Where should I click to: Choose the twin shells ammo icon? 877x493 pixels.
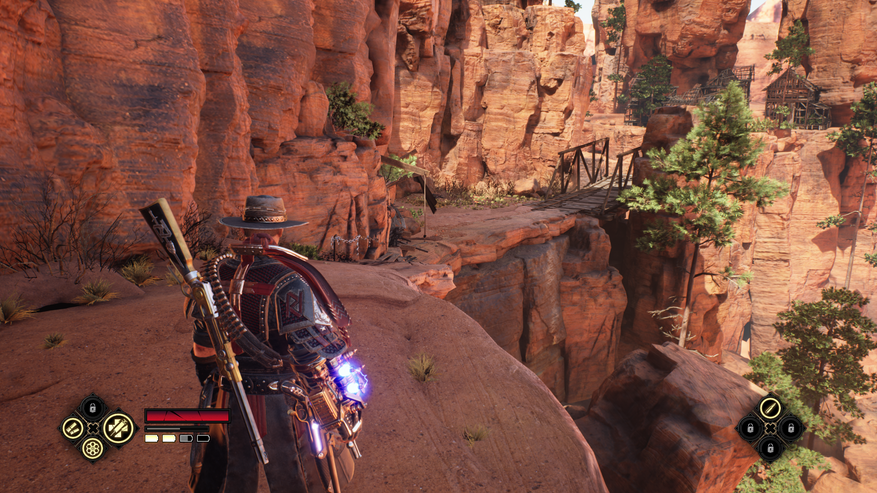[73, 428]
